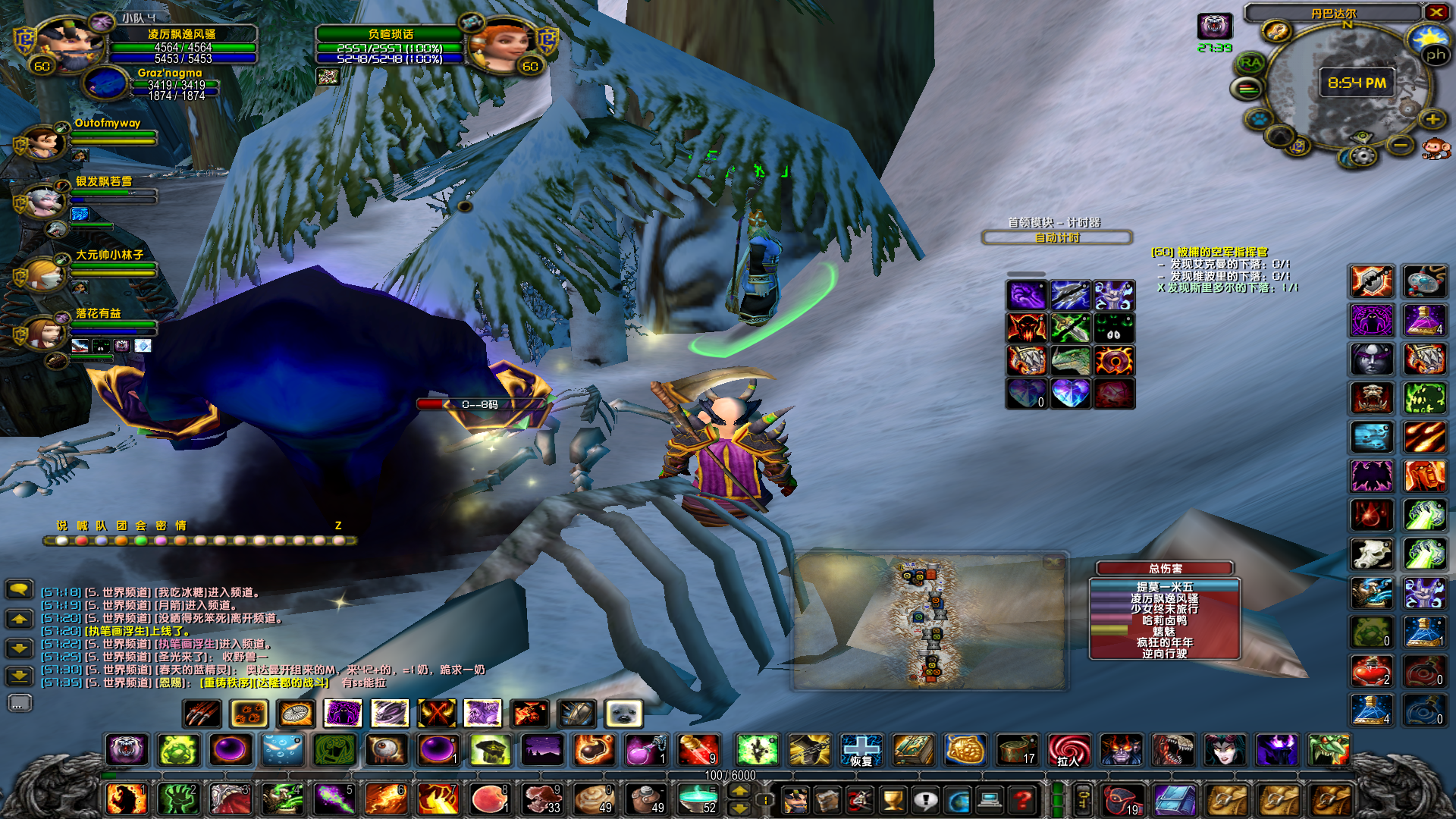Zoom out the minimap with the minus button
The height and width of the screenshot is (819, 1456).
[1401, 145]
